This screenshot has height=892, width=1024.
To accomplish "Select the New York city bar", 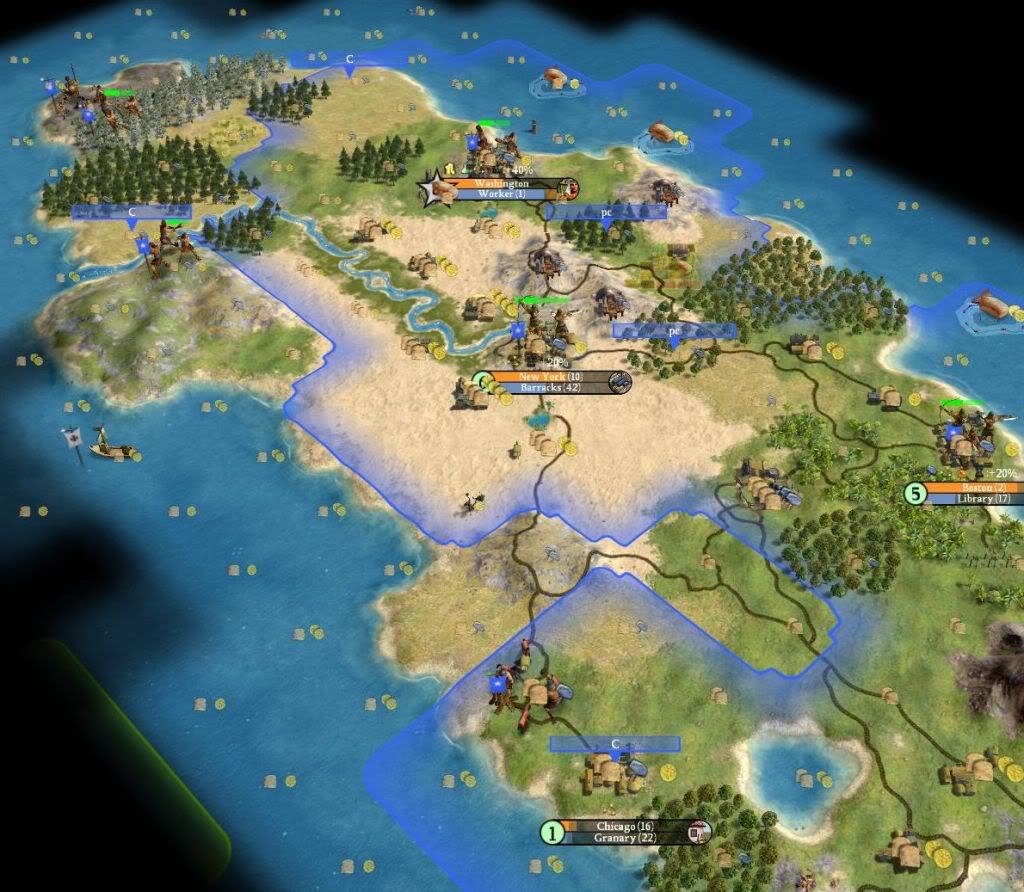I will [543, 376].
